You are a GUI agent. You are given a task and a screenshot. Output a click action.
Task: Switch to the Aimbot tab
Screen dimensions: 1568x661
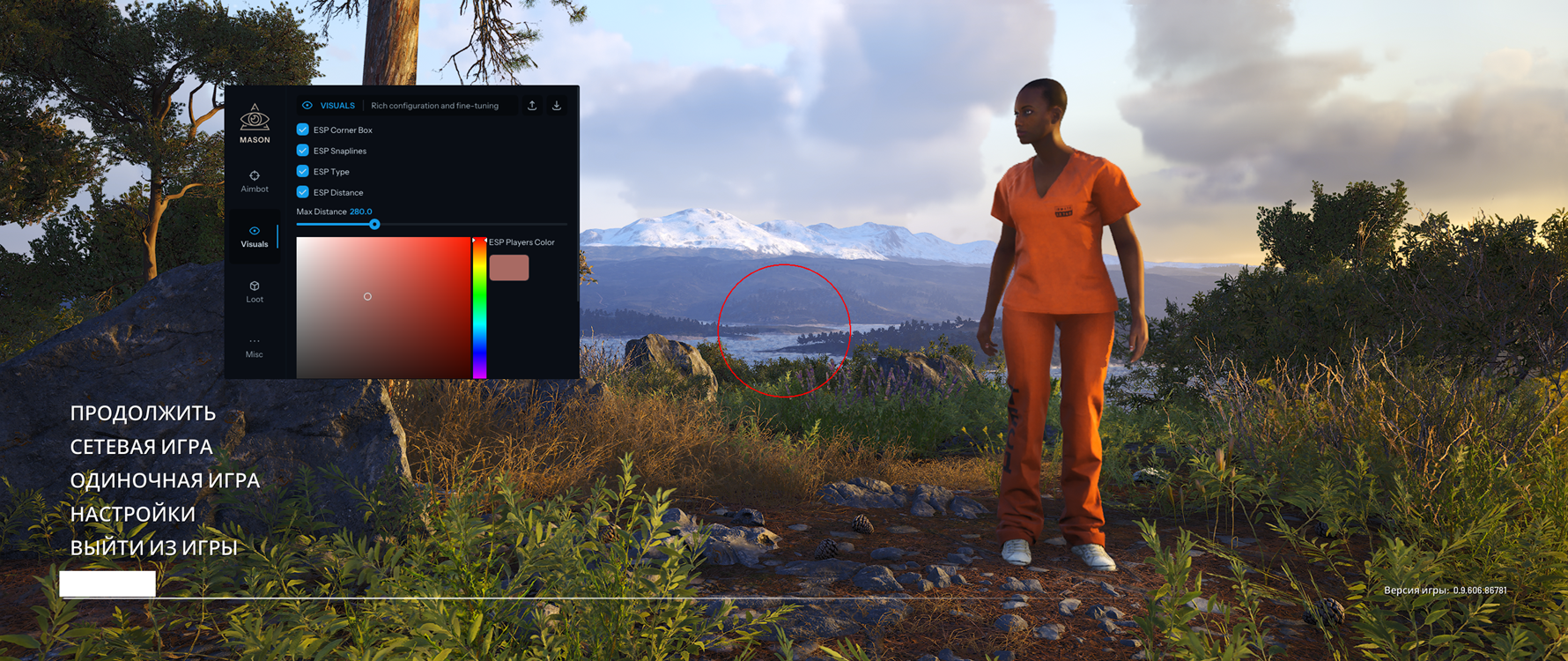(255, 182)
